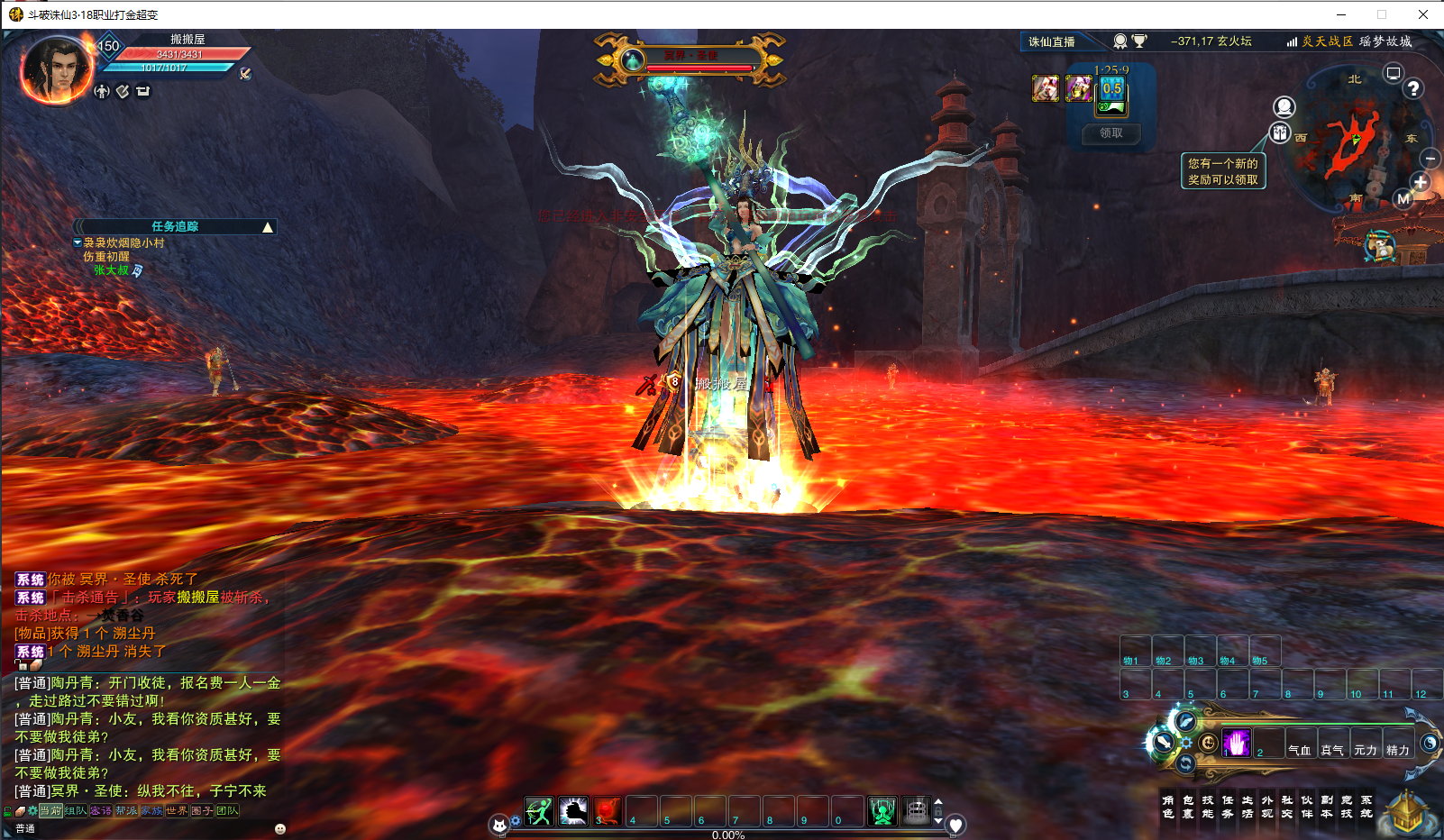Click the gift box reward icon

[1281, 133]
